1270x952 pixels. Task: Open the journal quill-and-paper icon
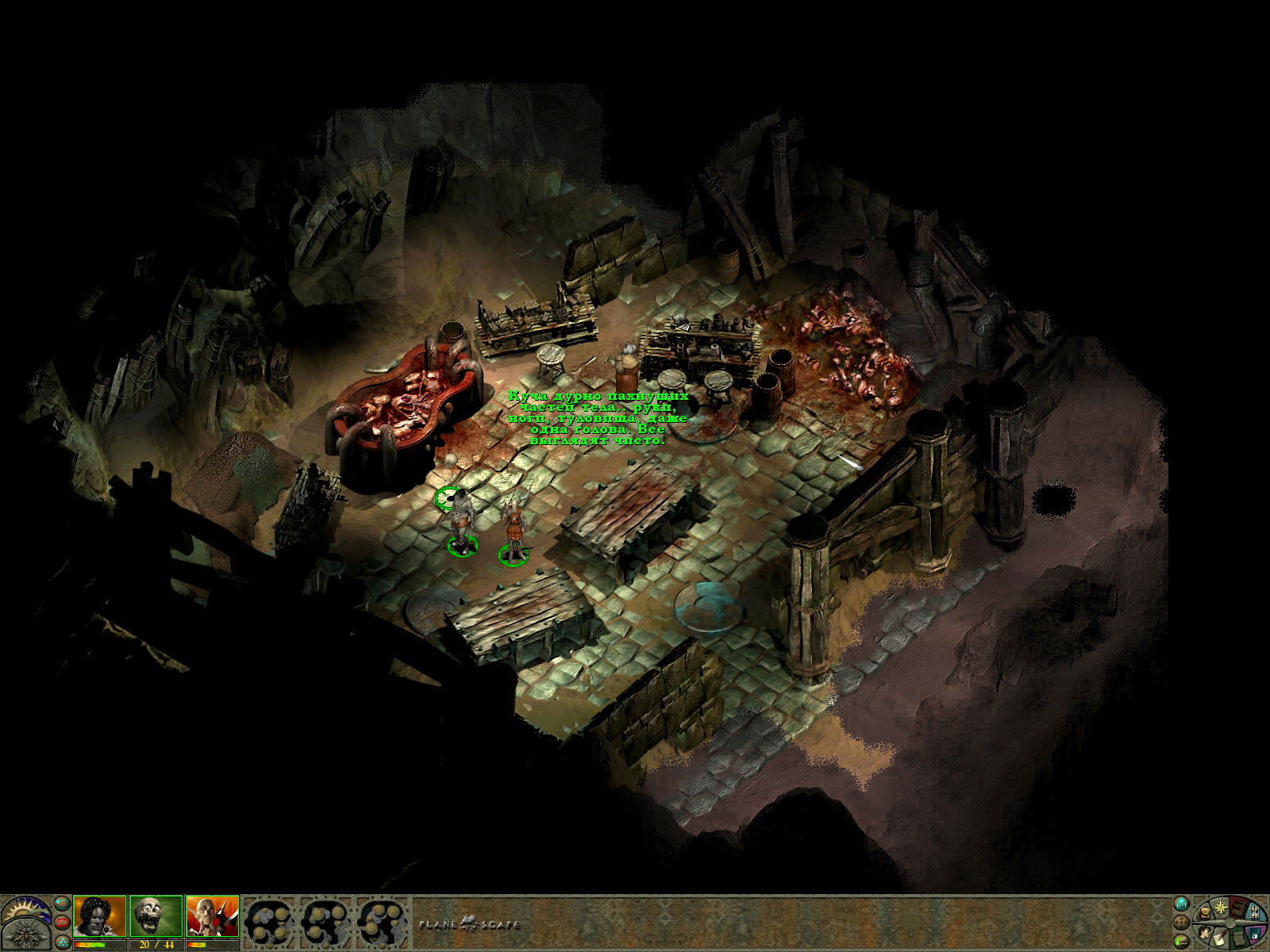coord(1220,939)
